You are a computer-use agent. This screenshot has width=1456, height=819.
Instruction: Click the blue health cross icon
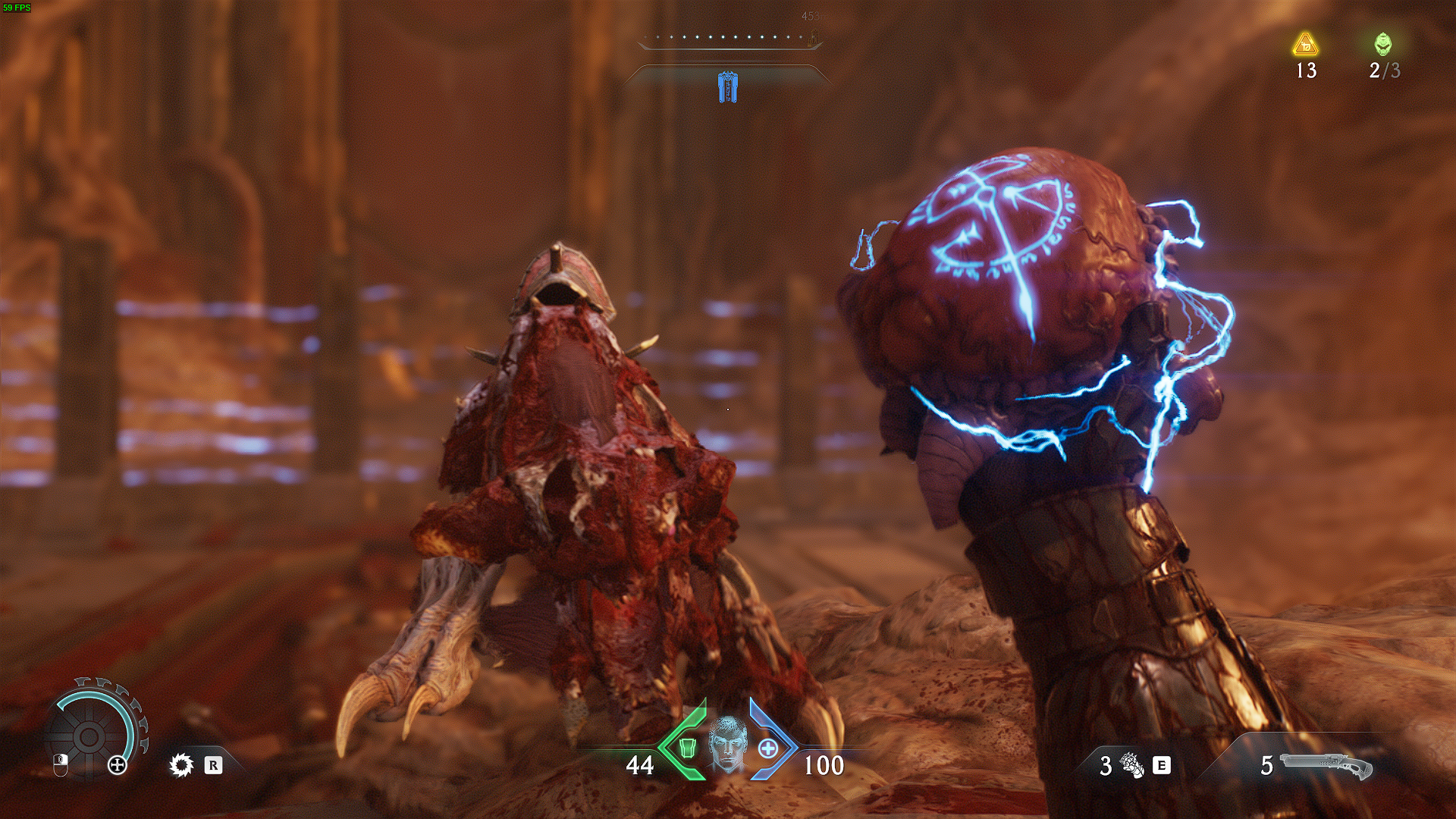click(768, 748)
